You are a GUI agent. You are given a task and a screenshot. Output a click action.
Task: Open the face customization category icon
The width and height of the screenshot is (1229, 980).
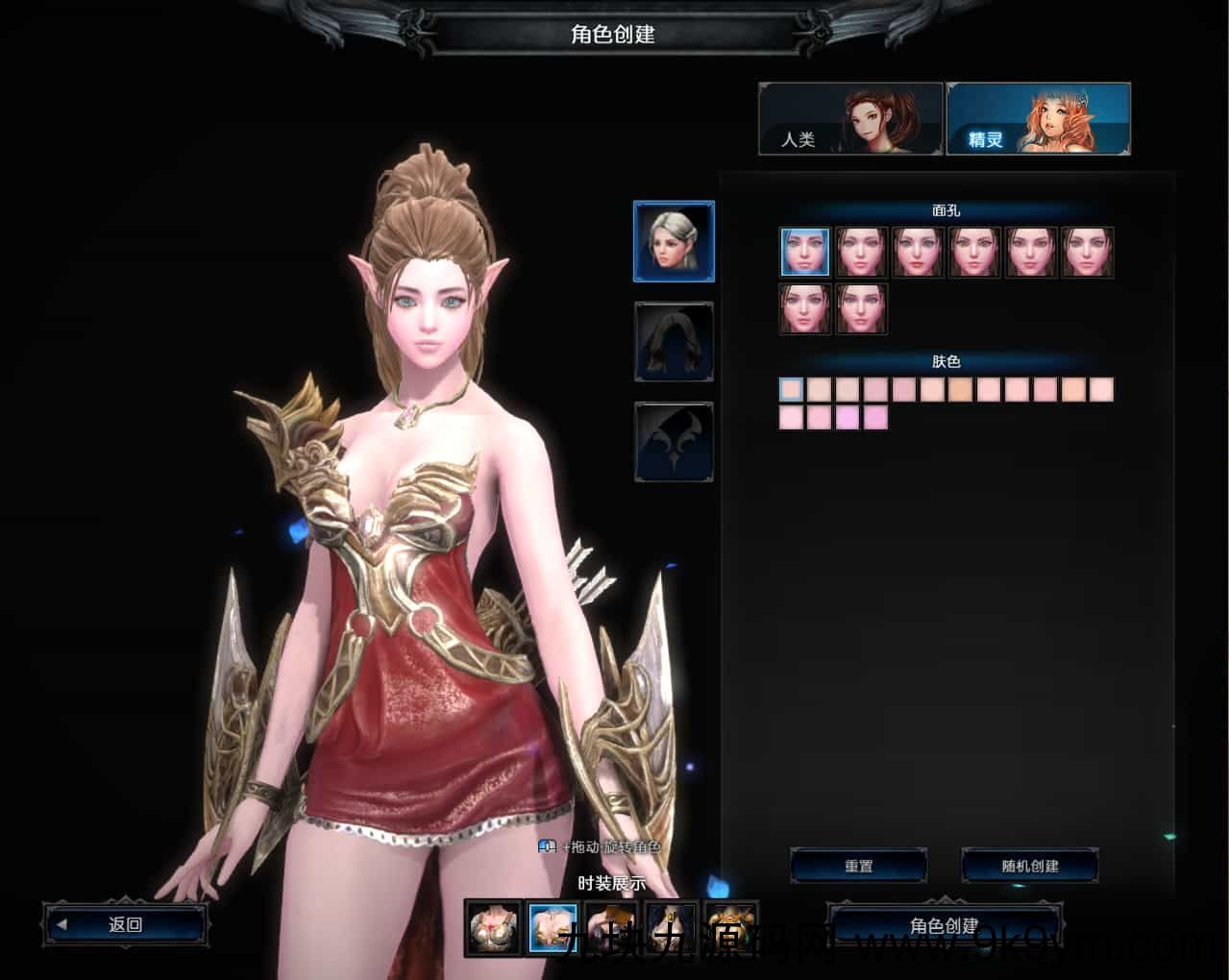click(x=674, y=241)
